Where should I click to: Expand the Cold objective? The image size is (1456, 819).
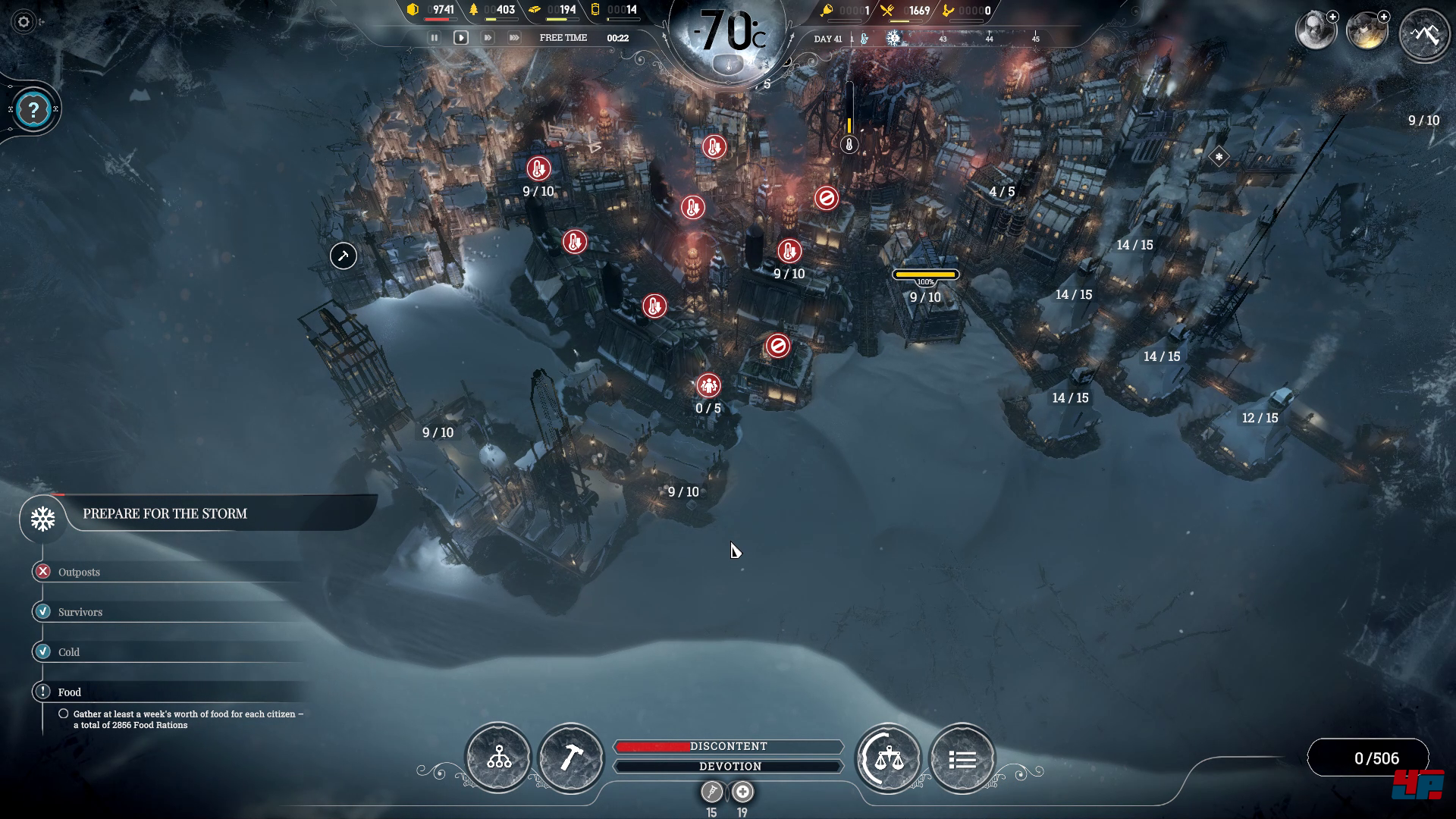(x=68, y=652)
